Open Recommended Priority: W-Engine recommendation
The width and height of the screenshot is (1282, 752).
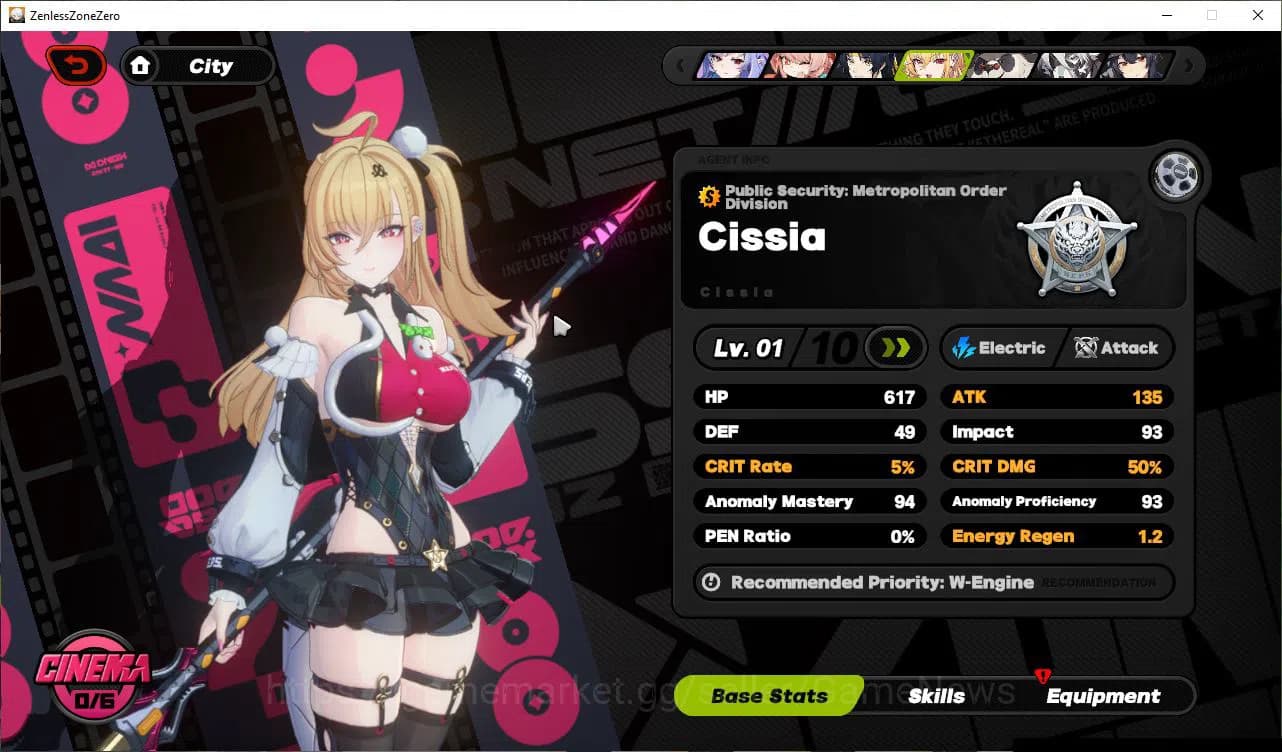pos(933,582)
